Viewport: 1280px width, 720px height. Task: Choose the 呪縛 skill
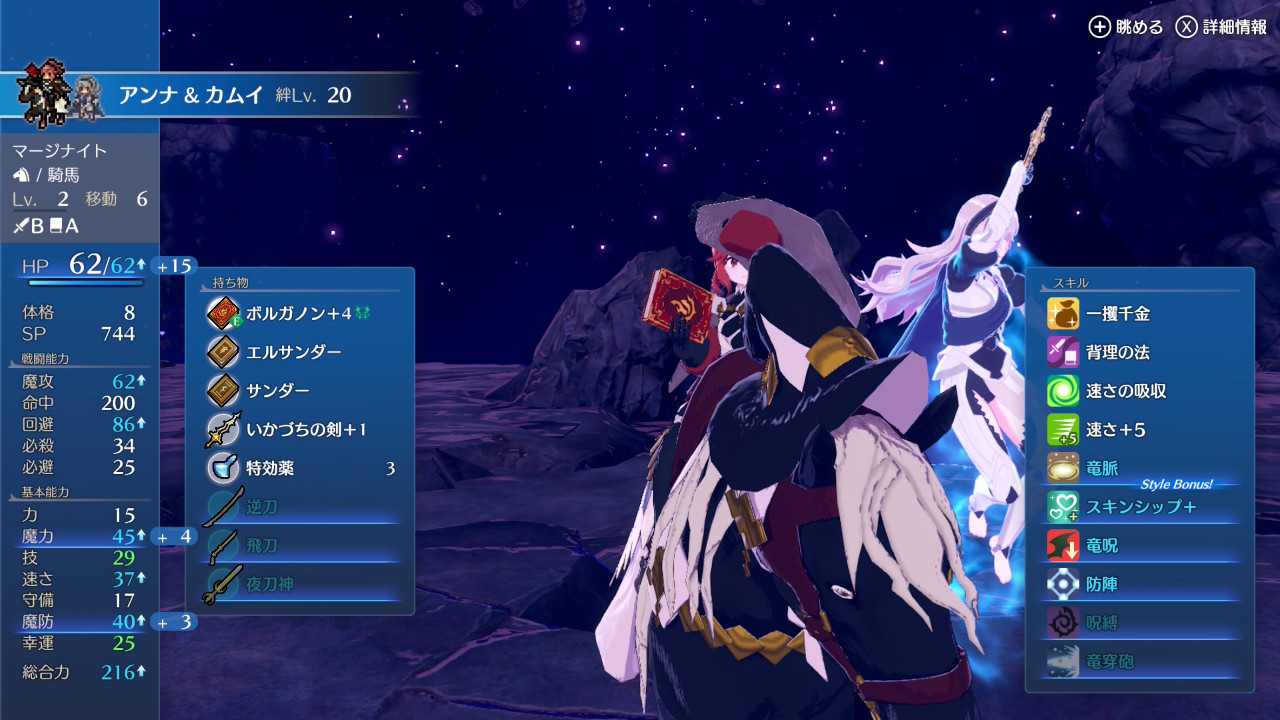(x=1102, y=623)
